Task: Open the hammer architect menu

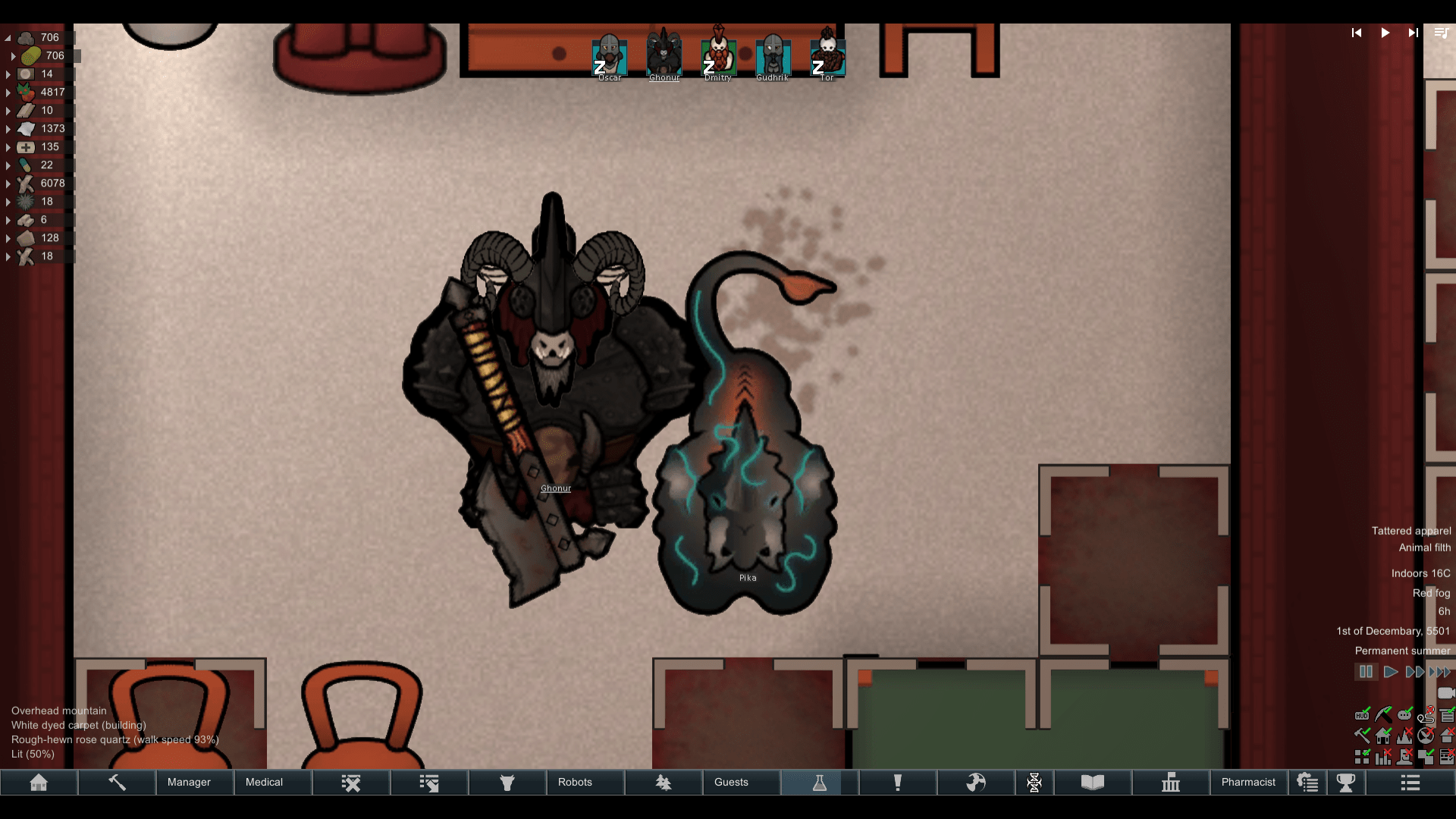Action: pos(117,782)
